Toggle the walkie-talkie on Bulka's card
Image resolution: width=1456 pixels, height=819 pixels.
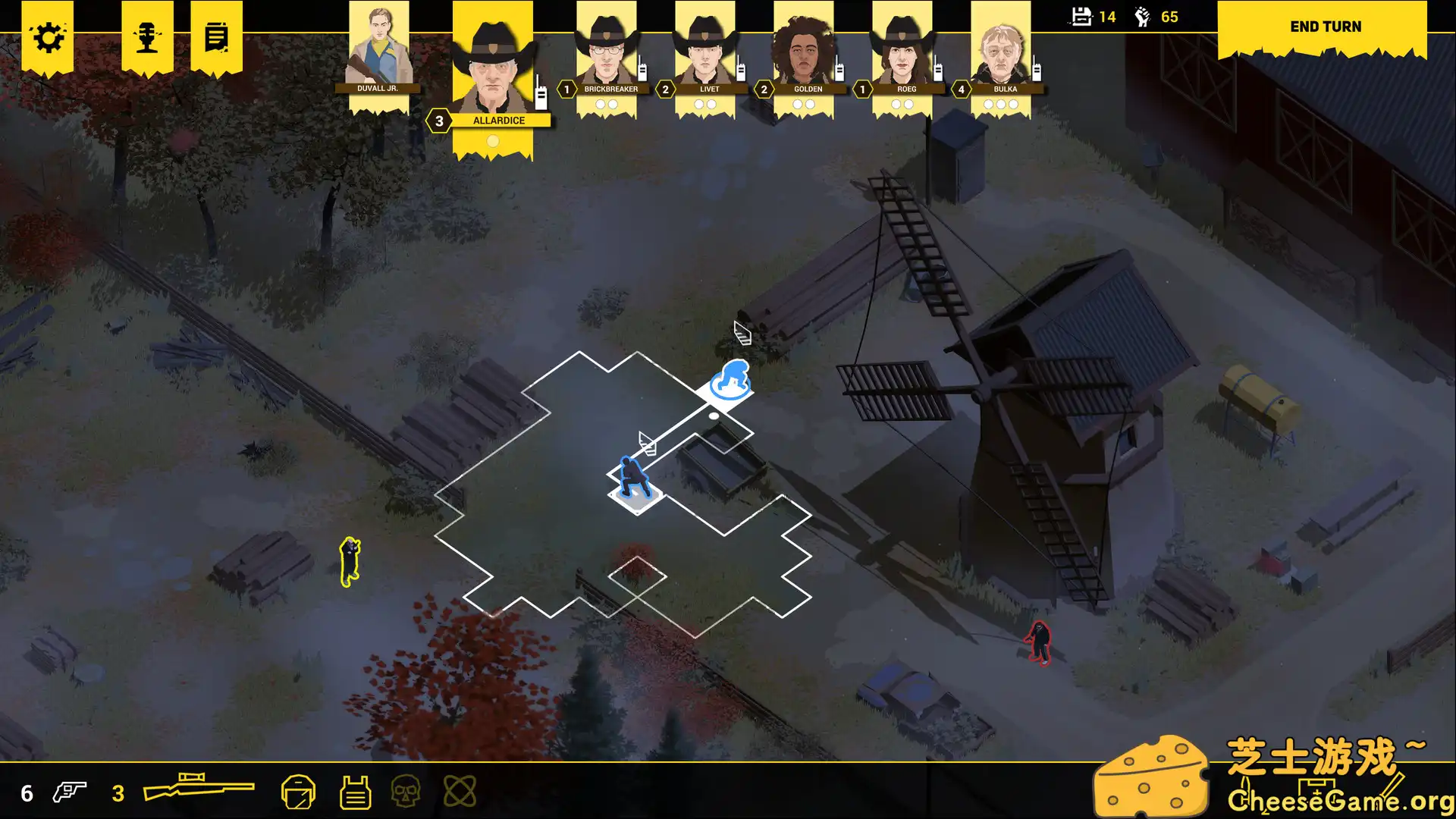tap(1036, 72)
